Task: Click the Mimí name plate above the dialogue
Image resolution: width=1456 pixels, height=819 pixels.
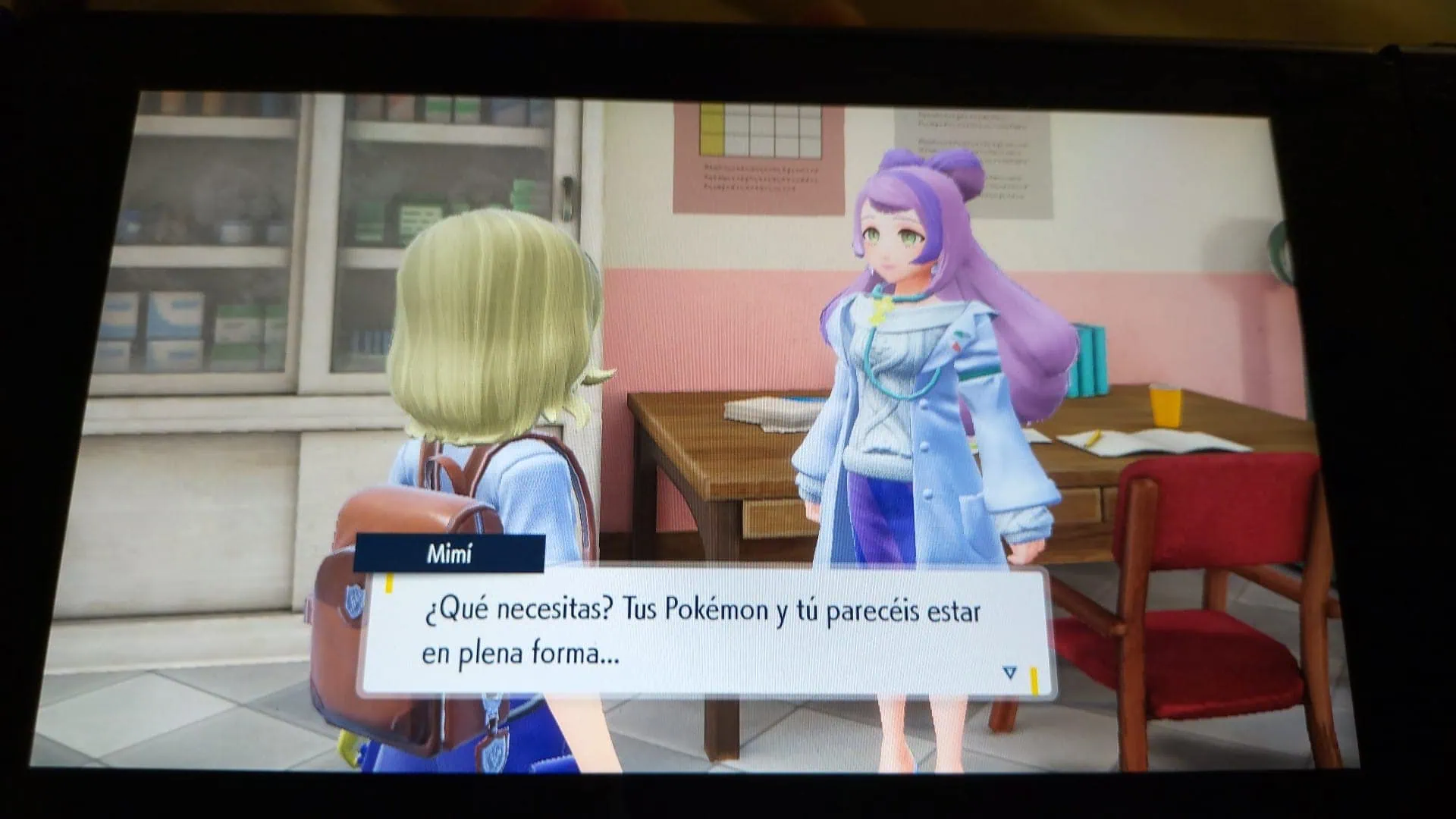Action: 447,554
